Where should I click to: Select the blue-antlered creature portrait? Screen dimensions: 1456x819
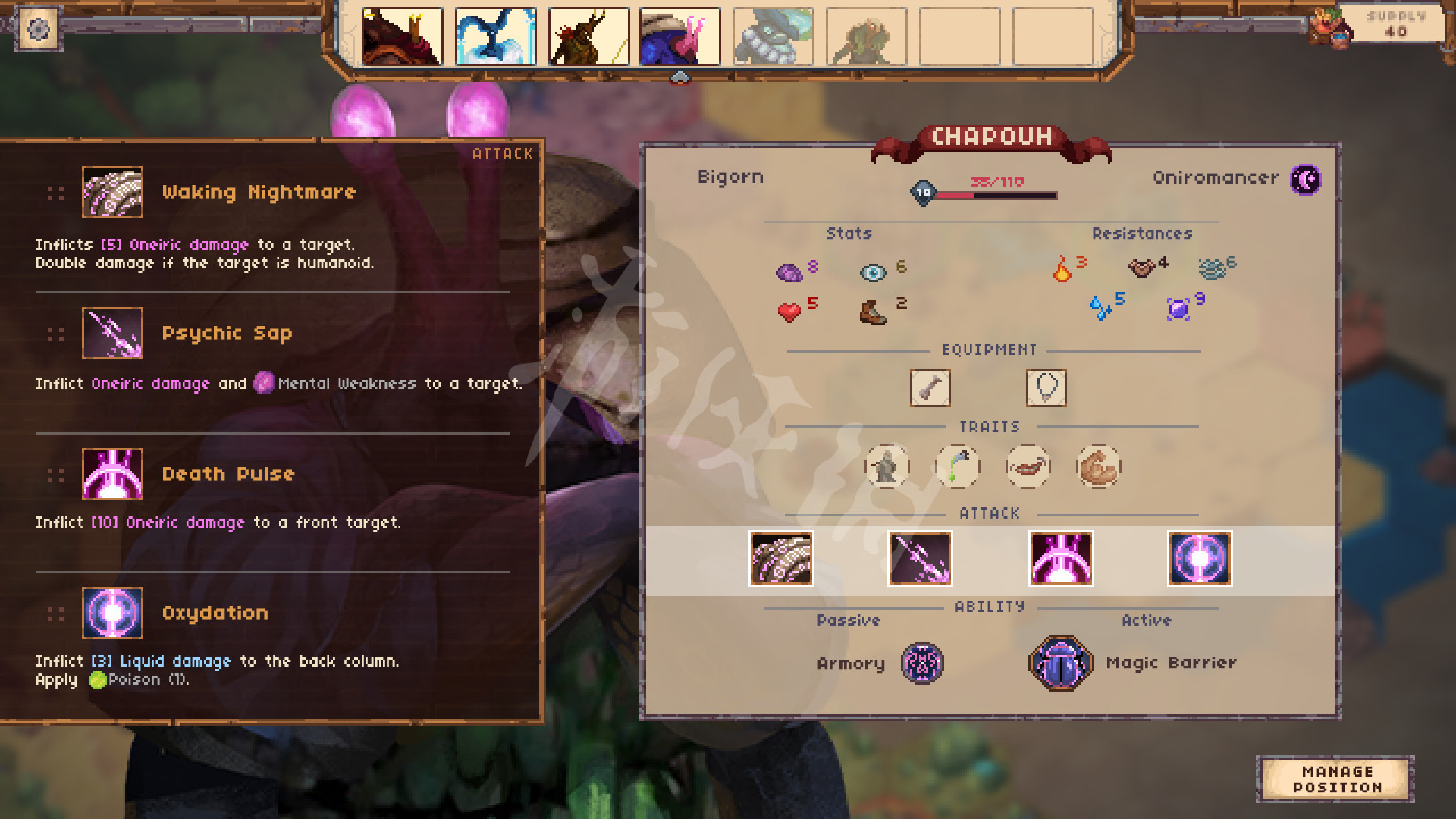coord(495,36)
